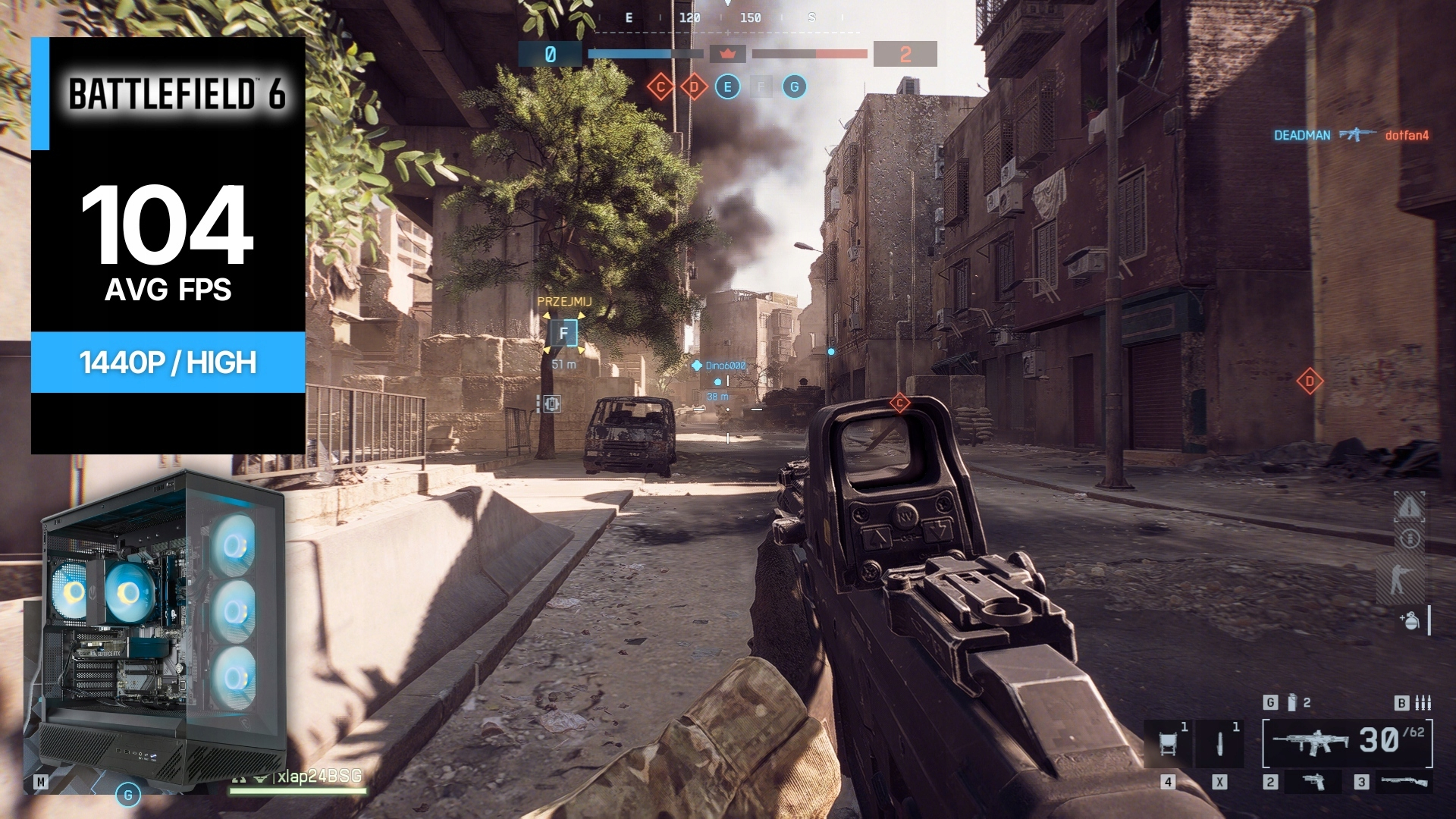Screen dimensions: 1456x819
Task: Select the primary assault rifle weapon slot
Action: tap(1310, 742)
